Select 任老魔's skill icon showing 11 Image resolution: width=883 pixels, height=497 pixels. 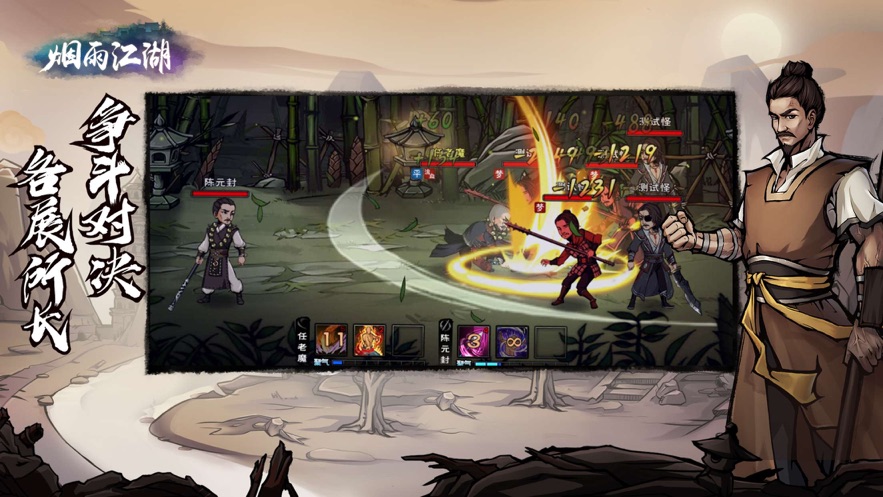tap(331, 340)
